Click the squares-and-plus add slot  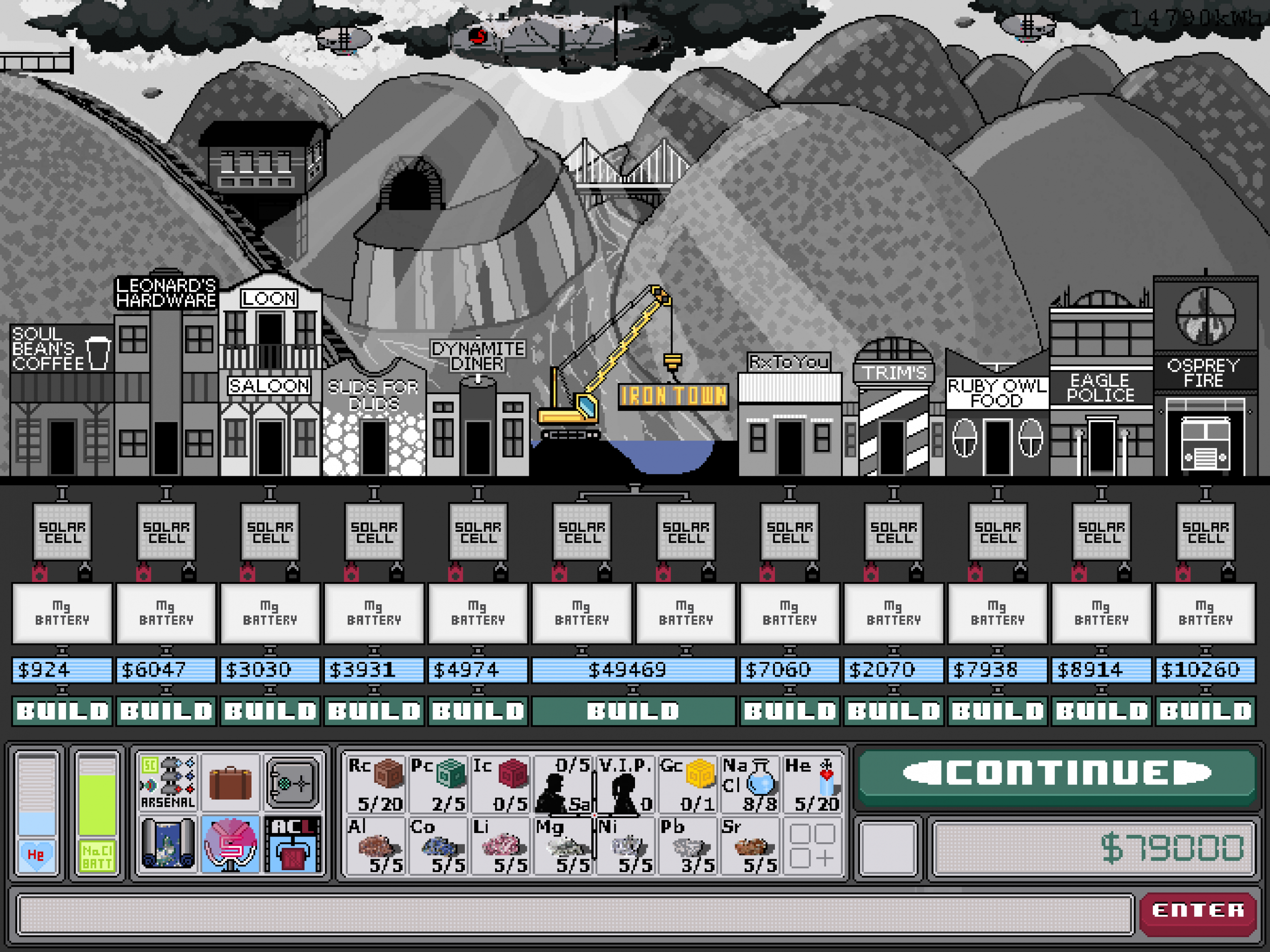812,845
